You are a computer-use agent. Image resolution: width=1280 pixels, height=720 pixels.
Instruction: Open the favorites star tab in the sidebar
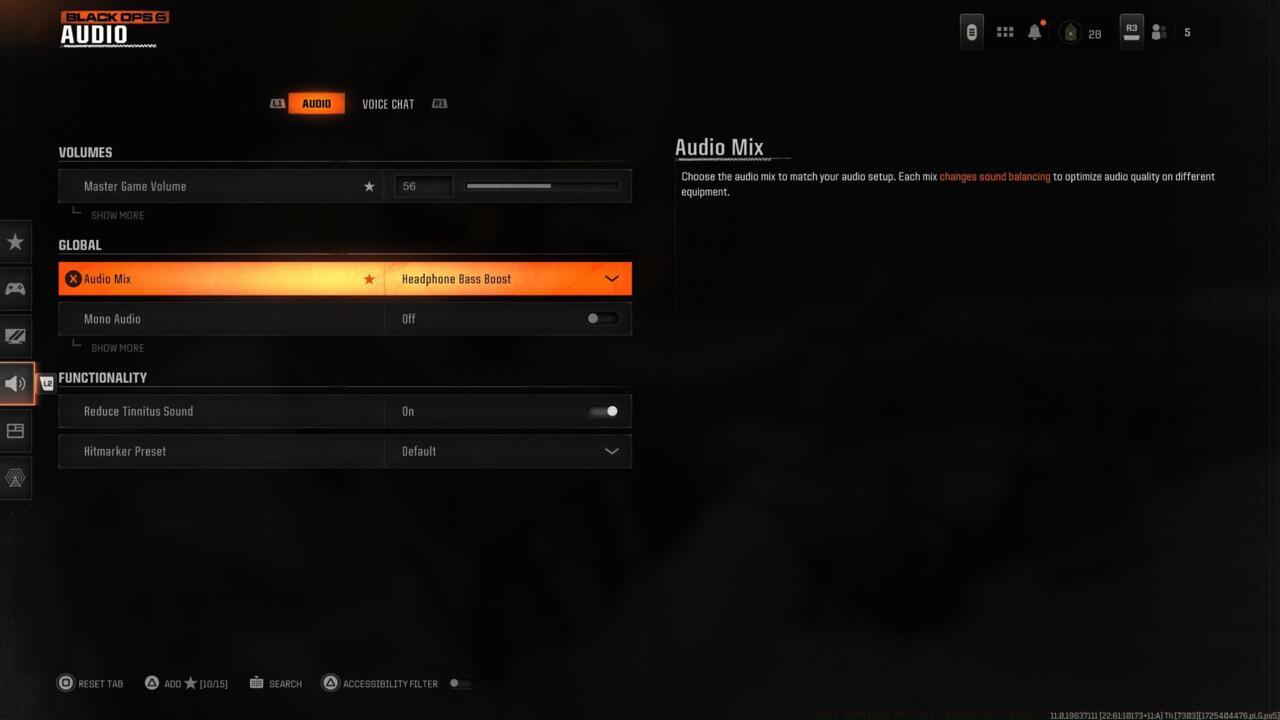pos(15,241)
